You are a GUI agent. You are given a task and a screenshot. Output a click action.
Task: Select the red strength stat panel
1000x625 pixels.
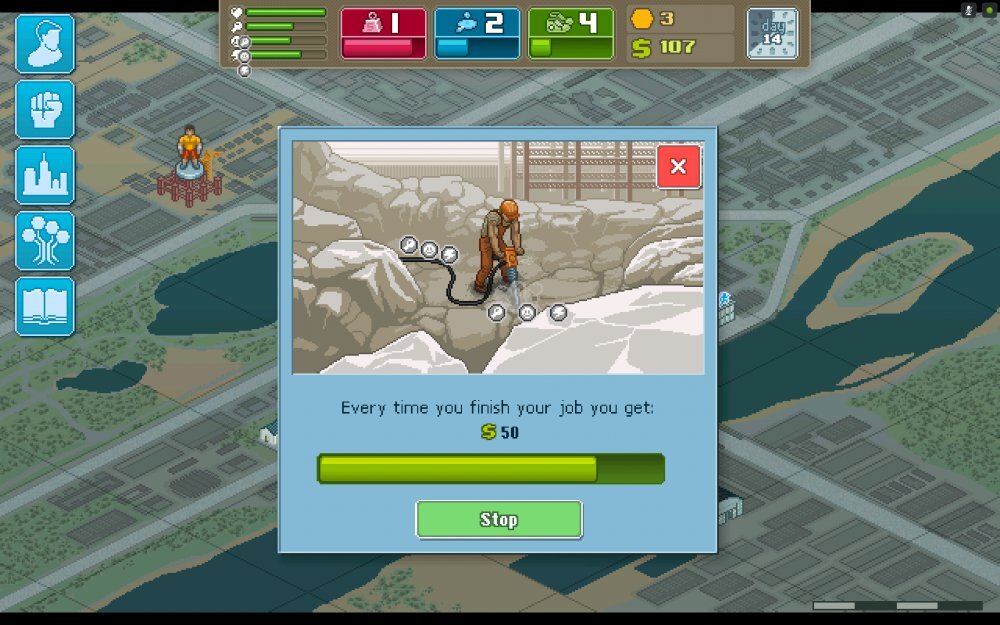pos(383,34)
